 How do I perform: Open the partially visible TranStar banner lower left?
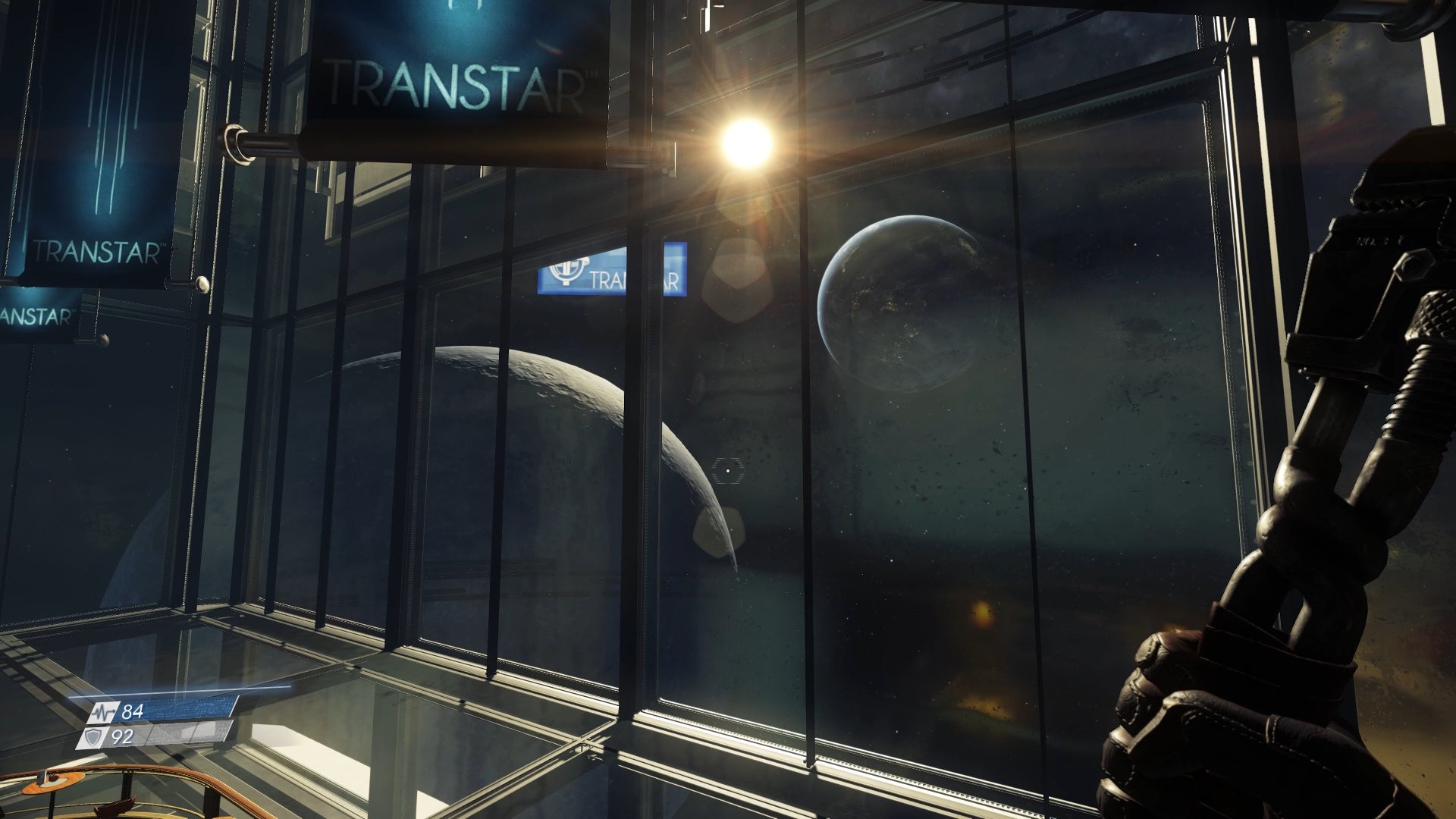coord(38,311)
